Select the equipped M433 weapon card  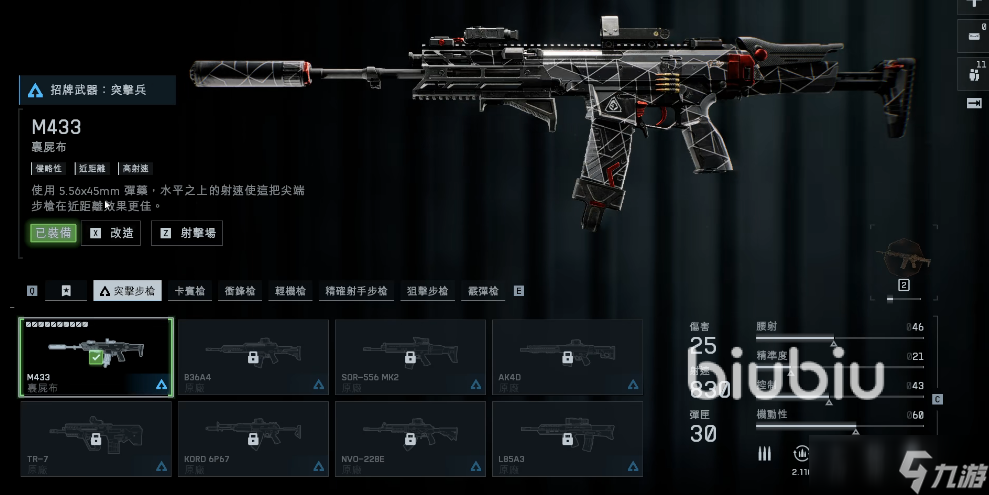[97, 357]
